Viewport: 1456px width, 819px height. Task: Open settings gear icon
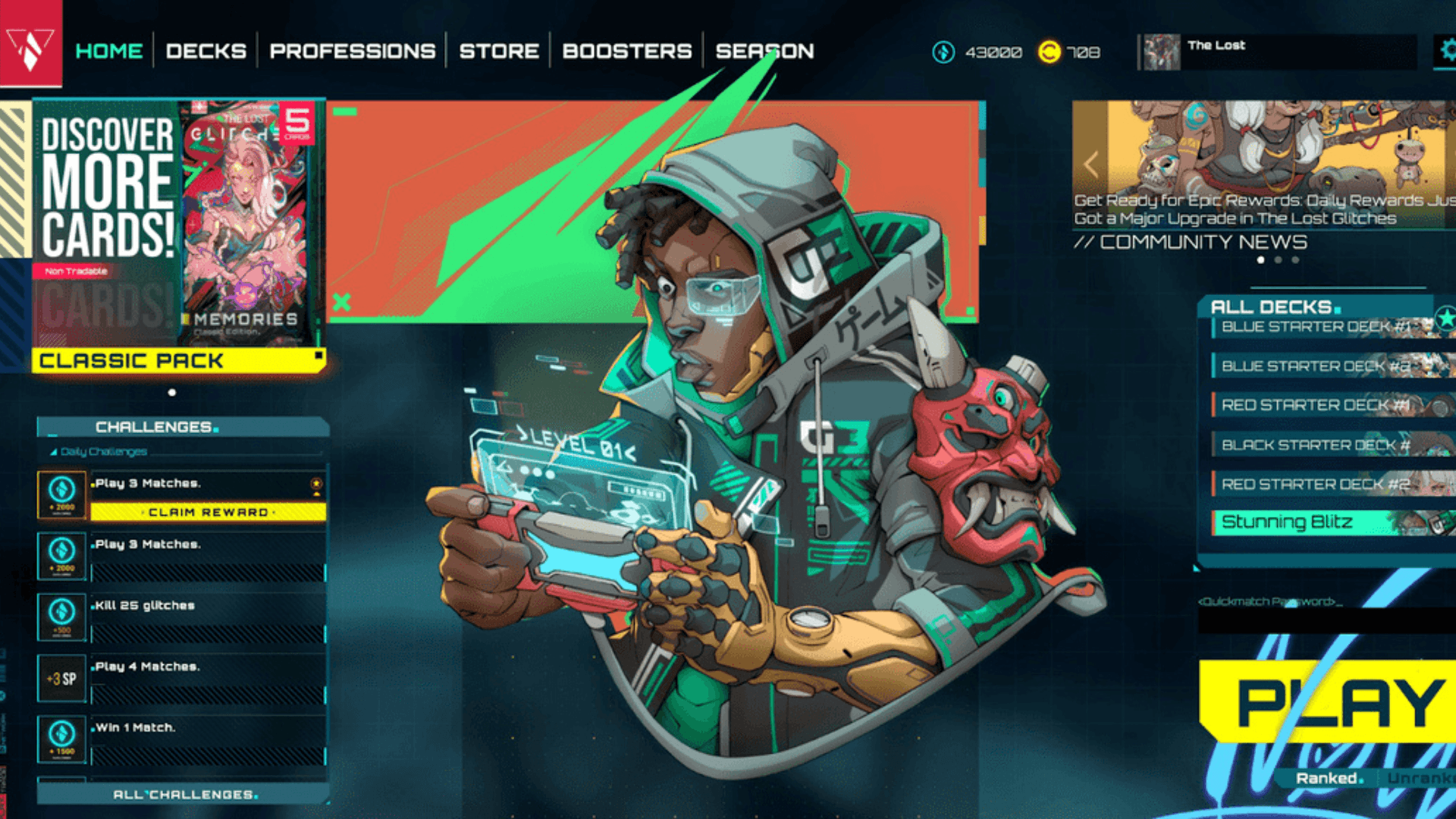click(1447, 51)
